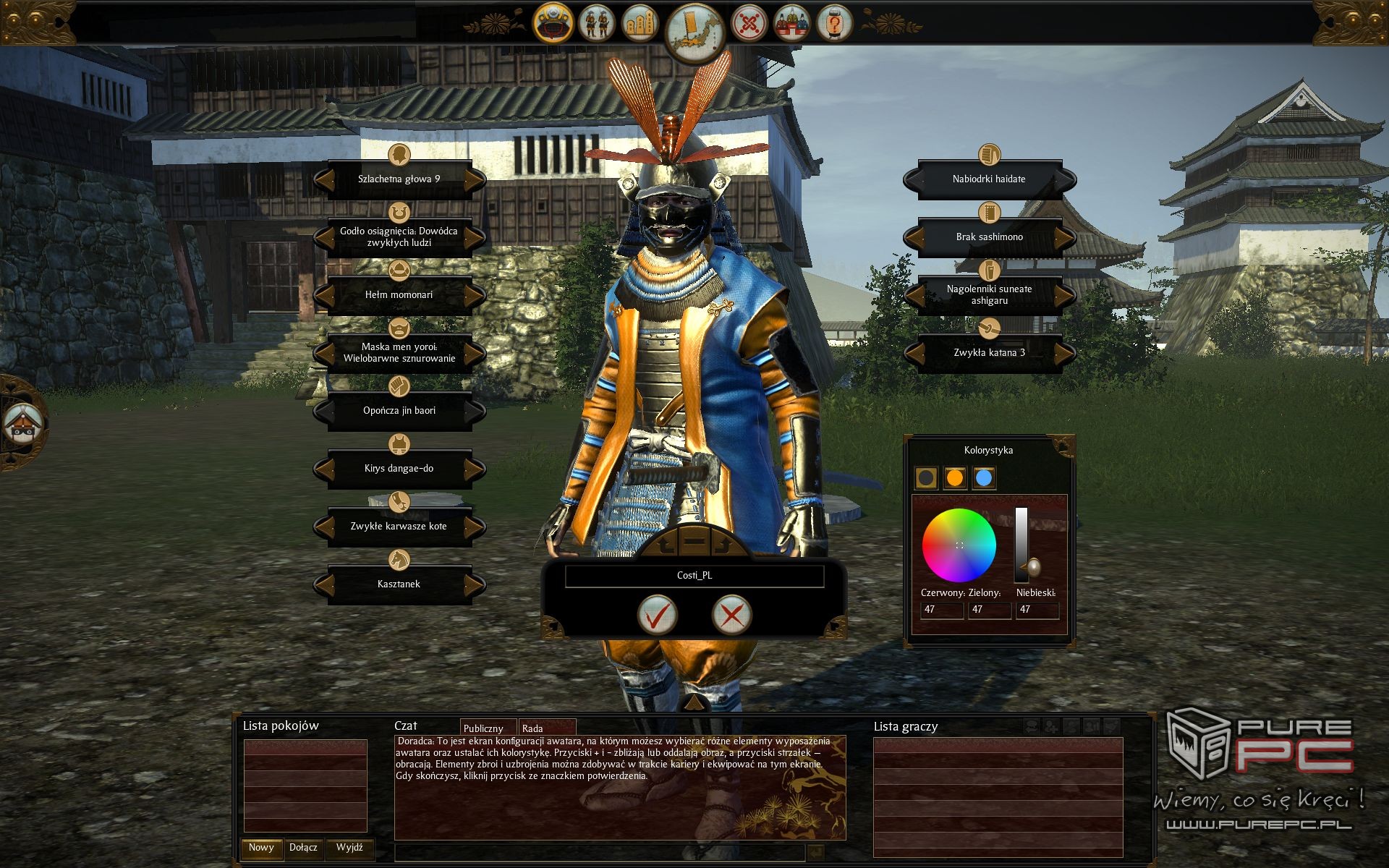The image size is (1389, 868).
Task: Switch to the Publiczny chat tab
Action: tap(483, 728)
